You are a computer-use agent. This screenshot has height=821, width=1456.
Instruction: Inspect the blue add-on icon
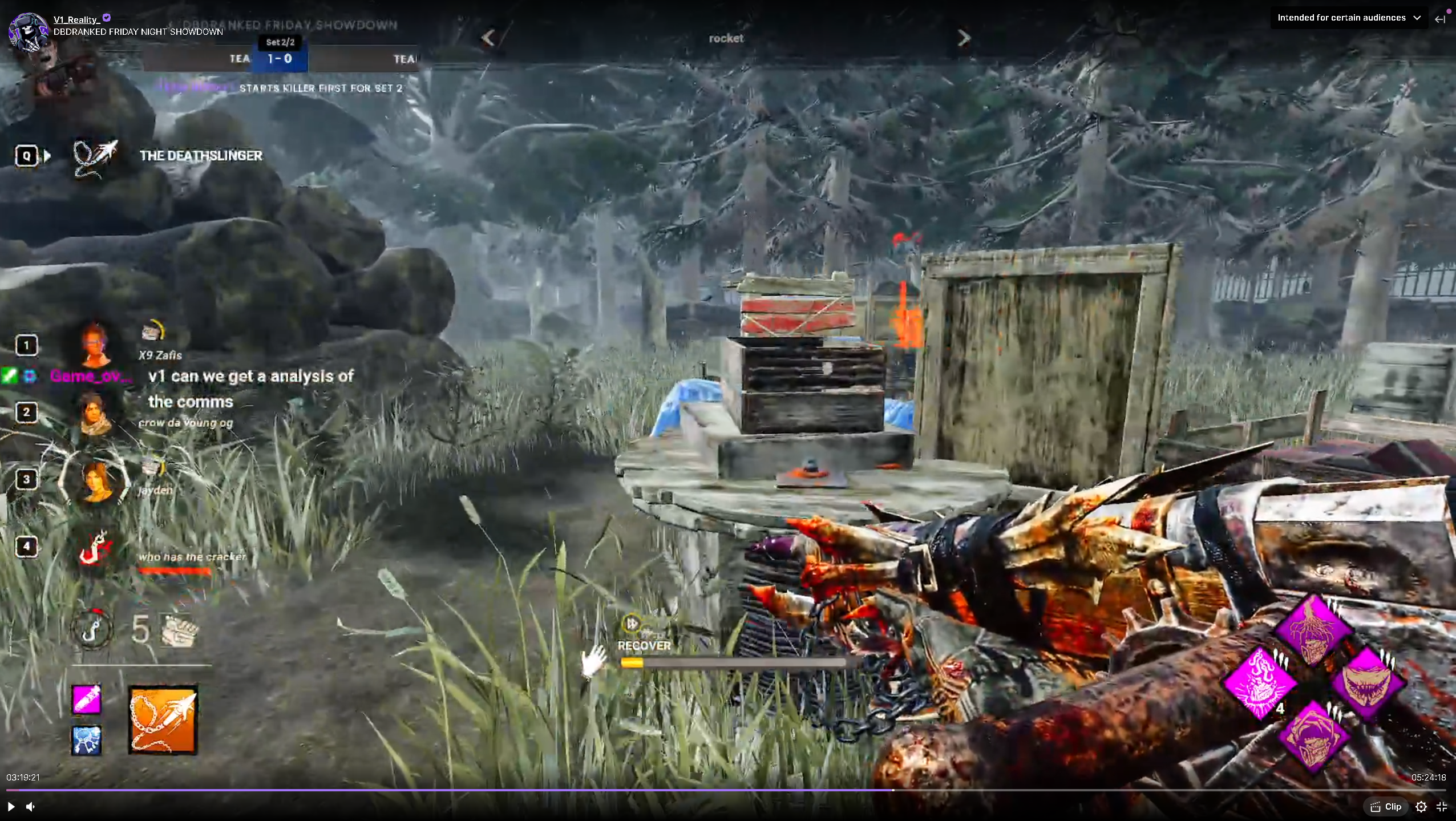click(87, 741)
